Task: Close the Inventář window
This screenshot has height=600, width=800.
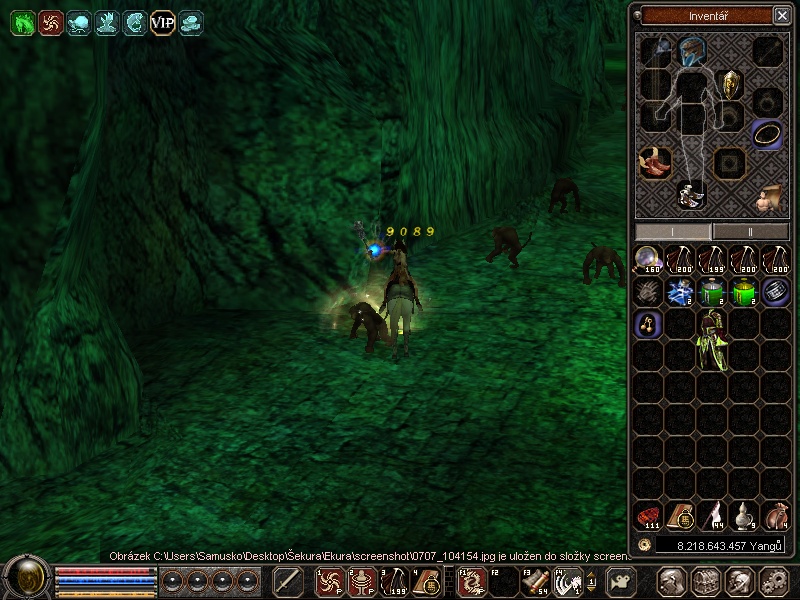Action: [781, 15]
